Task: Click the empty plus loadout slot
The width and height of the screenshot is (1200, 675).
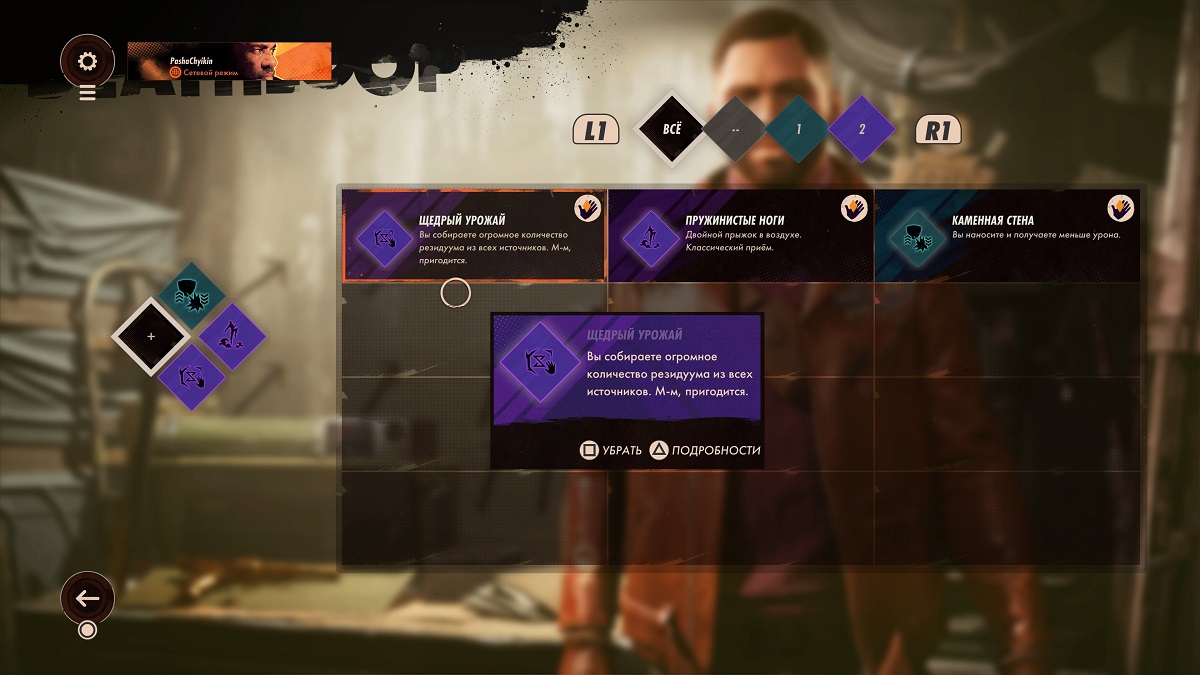Action: click(x=151, y=337)
